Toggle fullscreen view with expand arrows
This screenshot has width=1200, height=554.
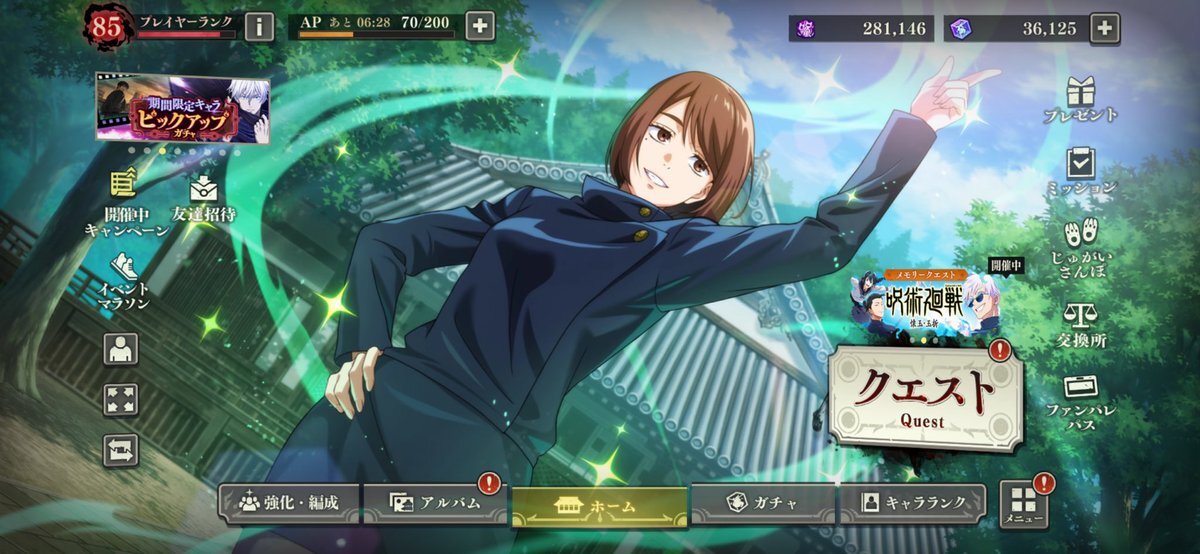121,400
